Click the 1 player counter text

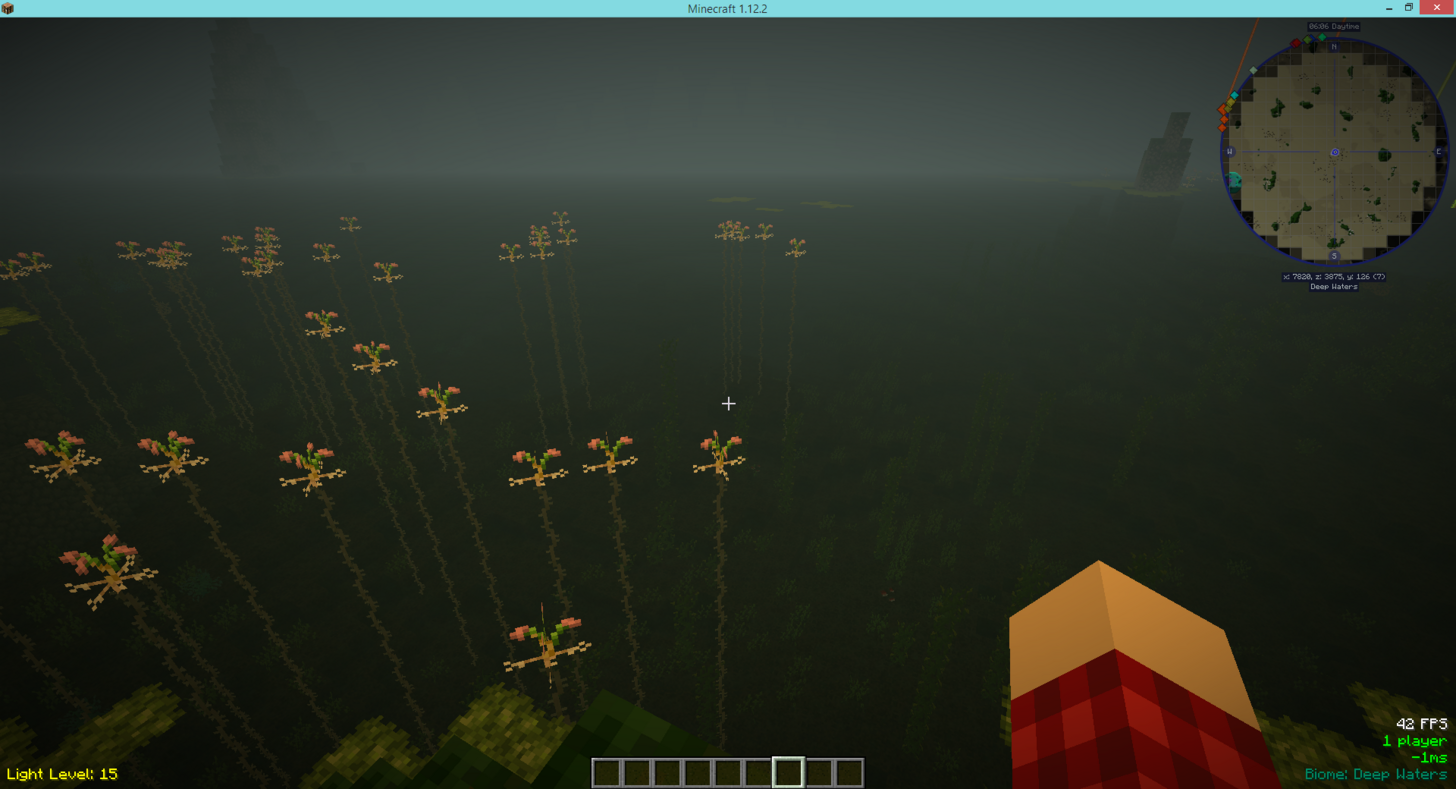1414,741
